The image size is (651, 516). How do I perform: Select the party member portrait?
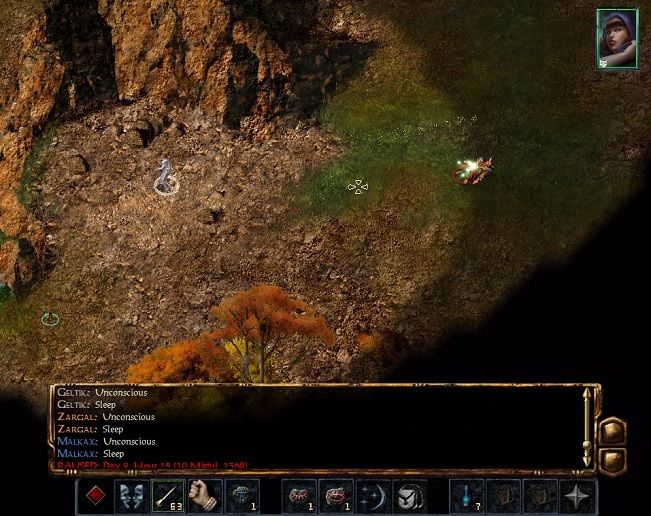click(x=617, y=39)
